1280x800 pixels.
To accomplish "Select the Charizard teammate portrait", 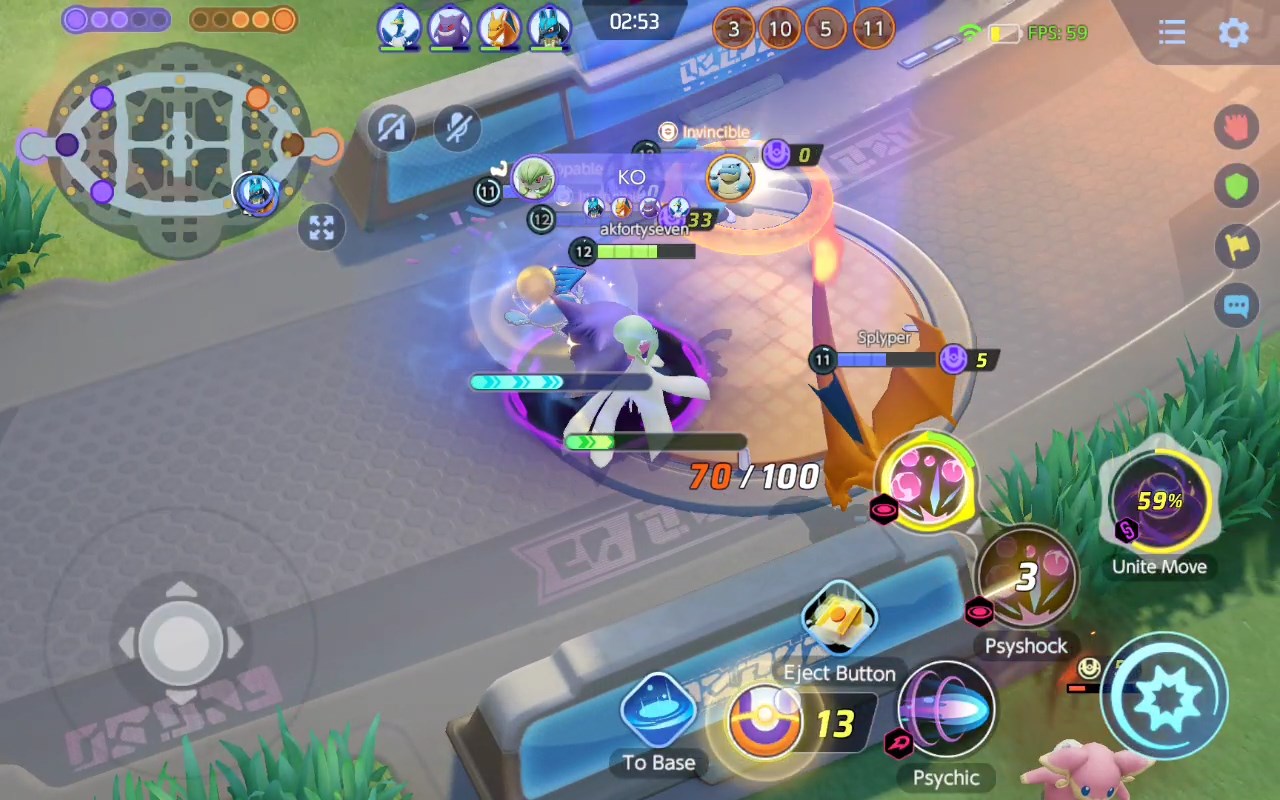I will point(498,27).
